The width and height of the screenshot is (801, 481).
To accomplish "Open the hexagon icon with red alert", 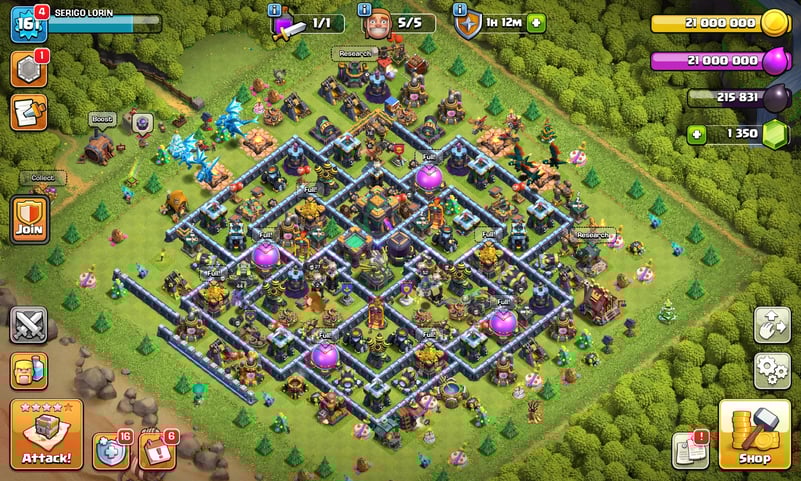I will pos(29,69).
